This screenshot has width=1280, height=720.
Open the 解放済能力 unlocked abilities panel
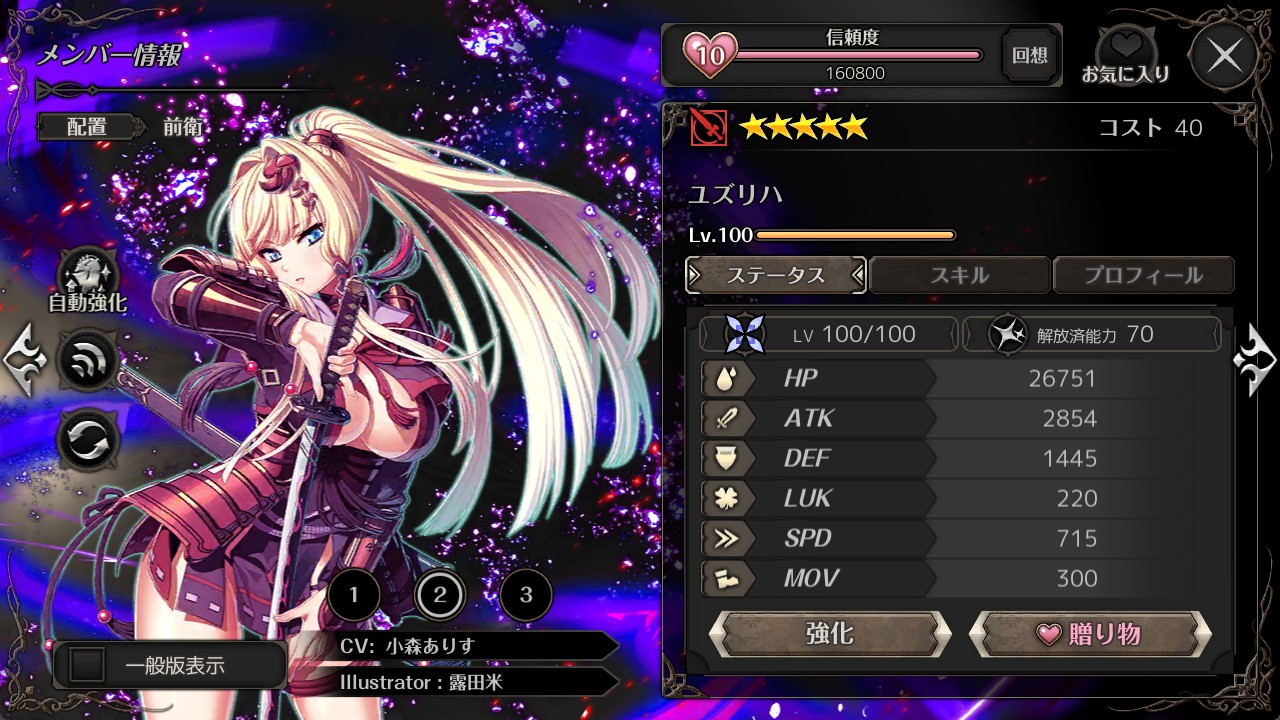(1091, 334)
